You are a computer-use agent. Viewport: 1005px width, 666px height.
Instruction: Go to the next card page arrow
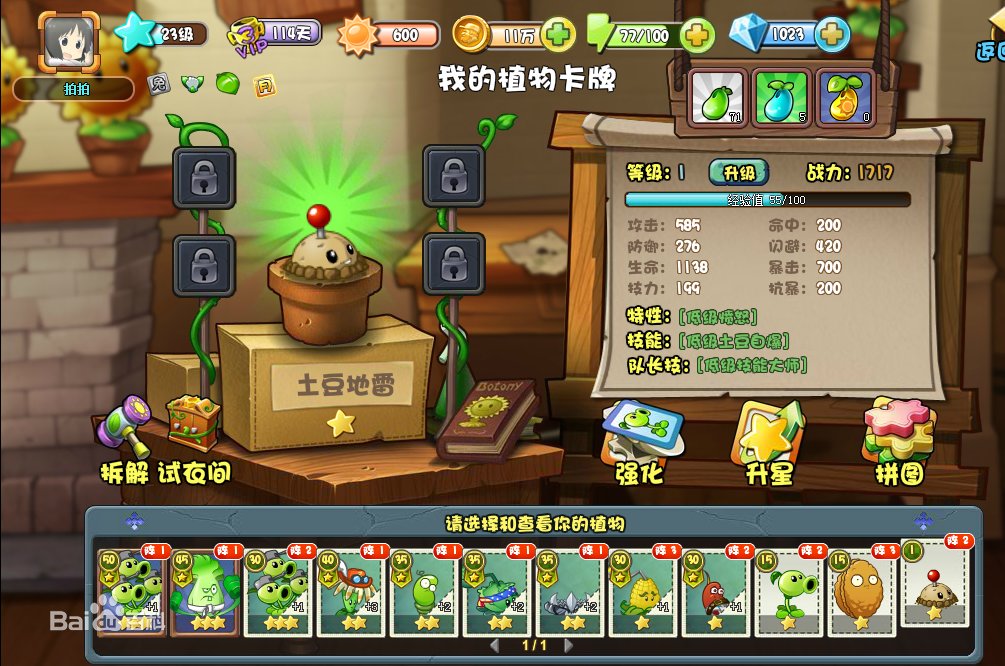tap(568, 647)
